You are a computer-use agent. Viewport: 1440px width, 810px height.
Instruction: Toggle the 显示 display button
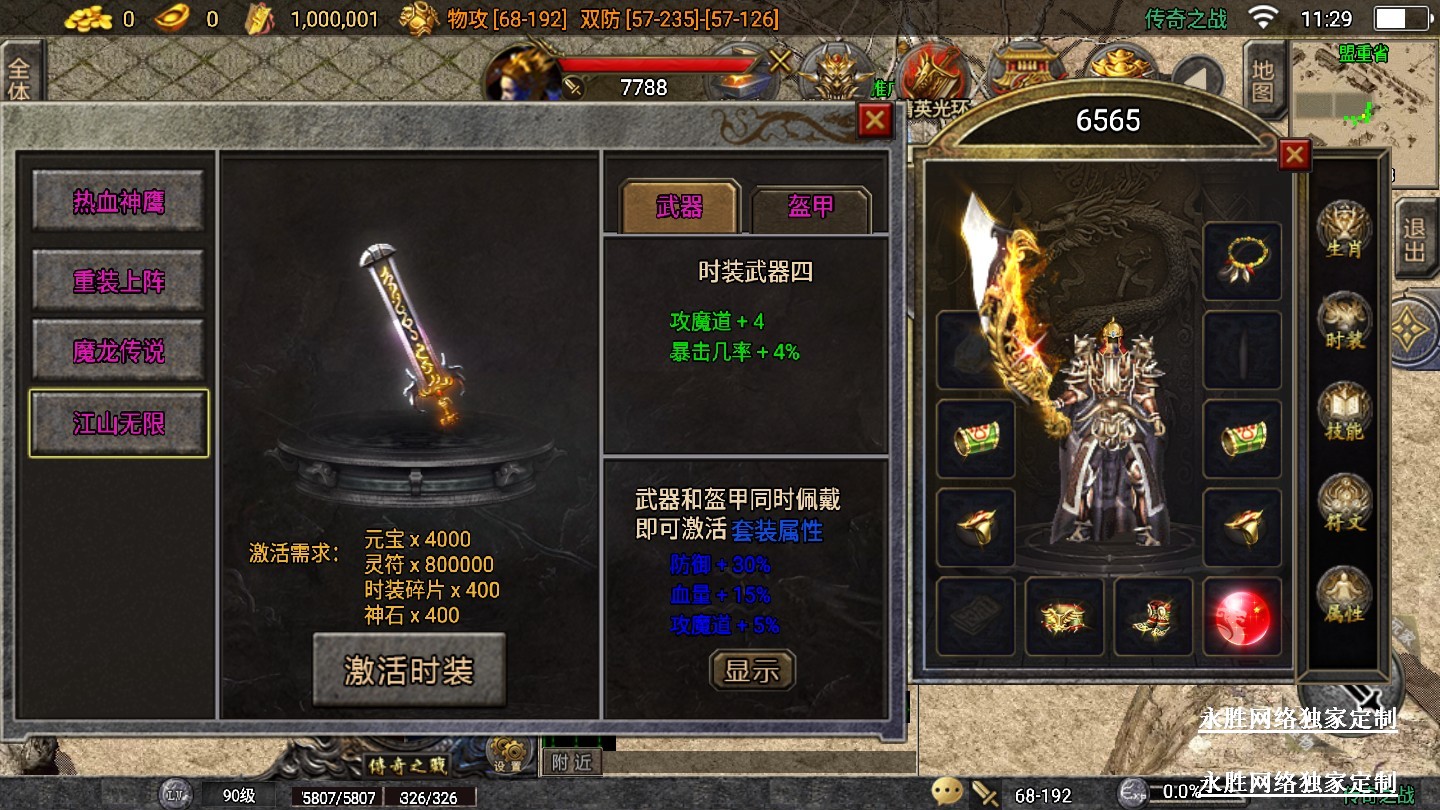pos(752,670)
